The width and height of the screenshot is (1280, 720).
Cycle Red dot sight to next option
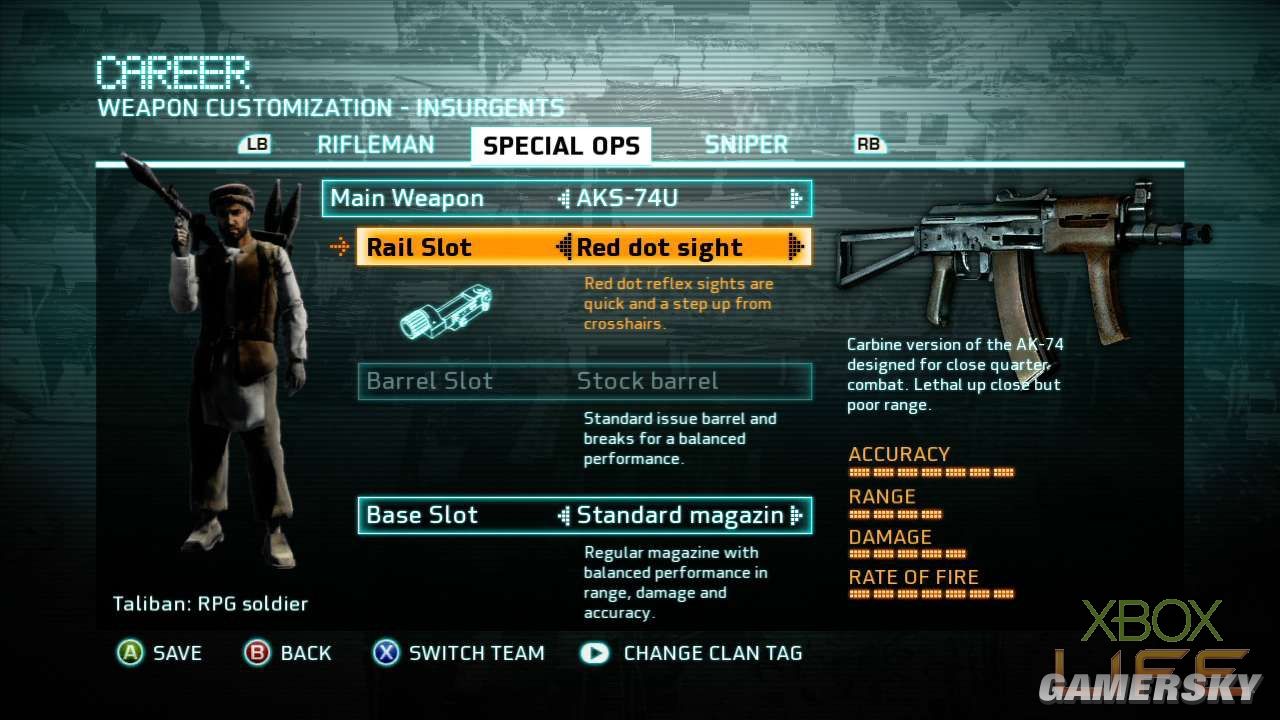[796, 247]
